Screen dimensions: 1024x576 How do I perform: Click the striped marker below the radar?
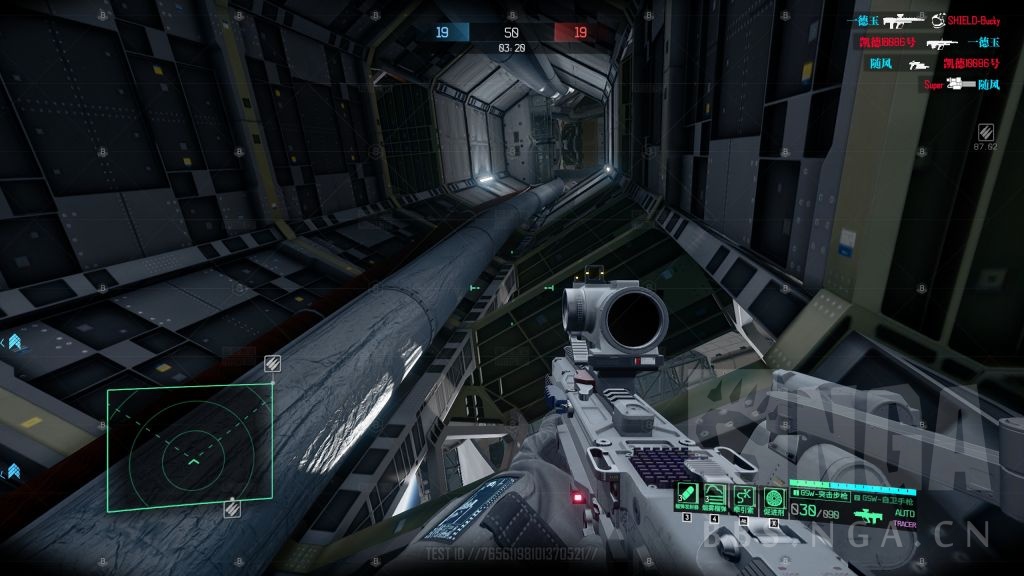pos(231,509)
